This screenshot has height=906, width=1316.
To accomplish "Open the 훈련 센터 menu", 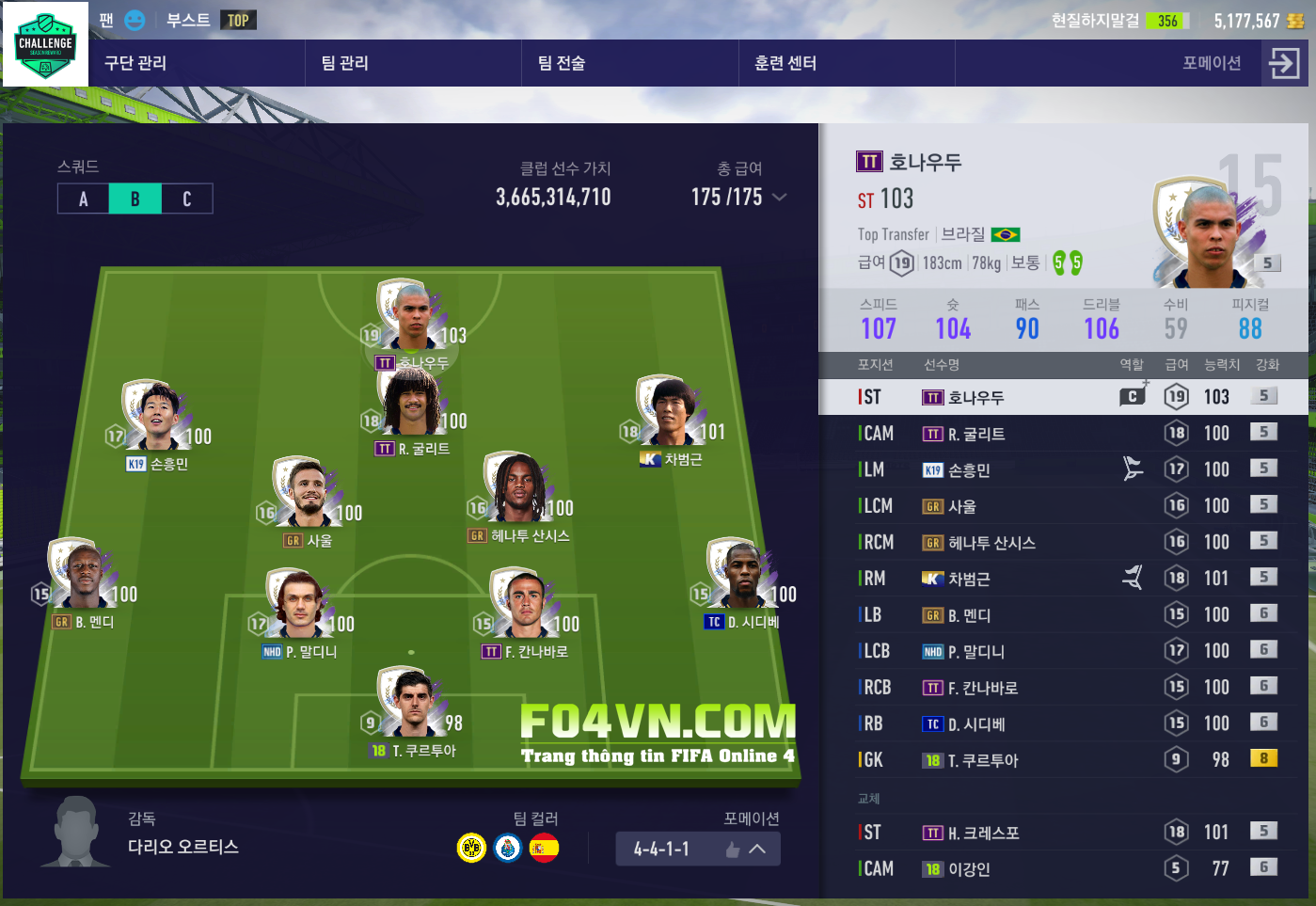I will point(785,63).
